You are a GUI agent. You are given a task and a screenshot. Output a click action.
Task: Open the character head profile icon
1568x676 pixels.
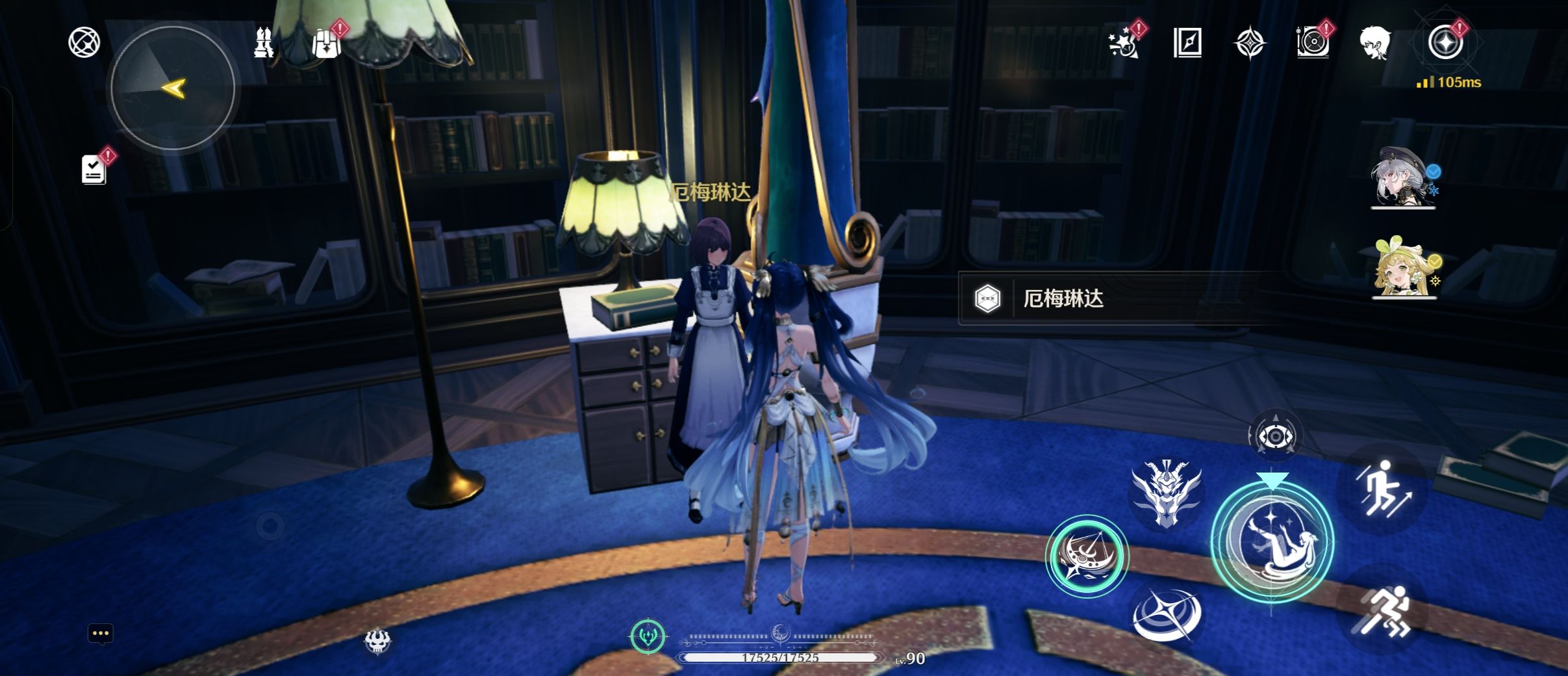(x=1375, y=43)
